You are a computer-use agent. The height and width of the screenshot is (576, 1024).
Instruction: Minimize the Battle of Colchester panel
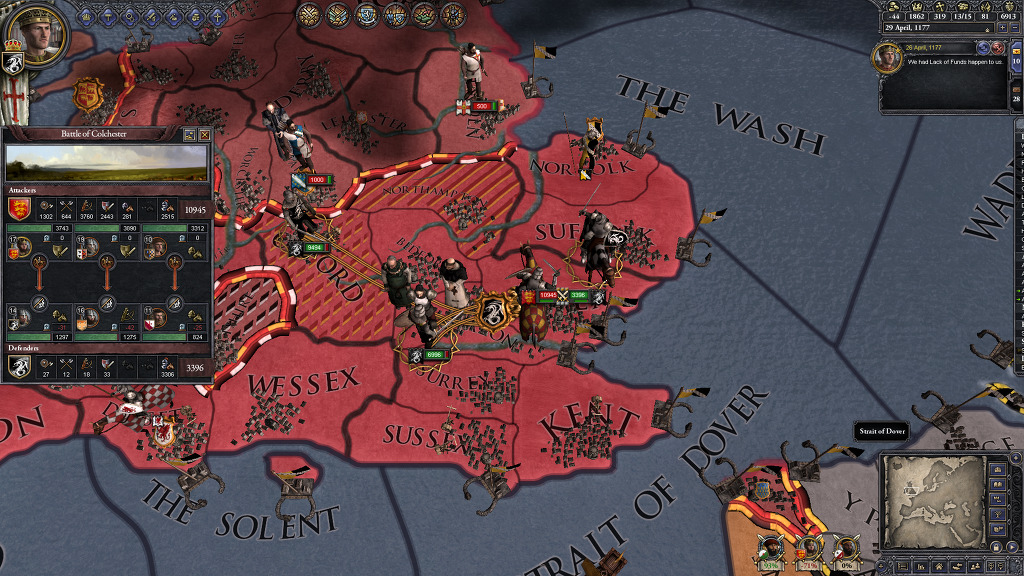click(190, 134)
